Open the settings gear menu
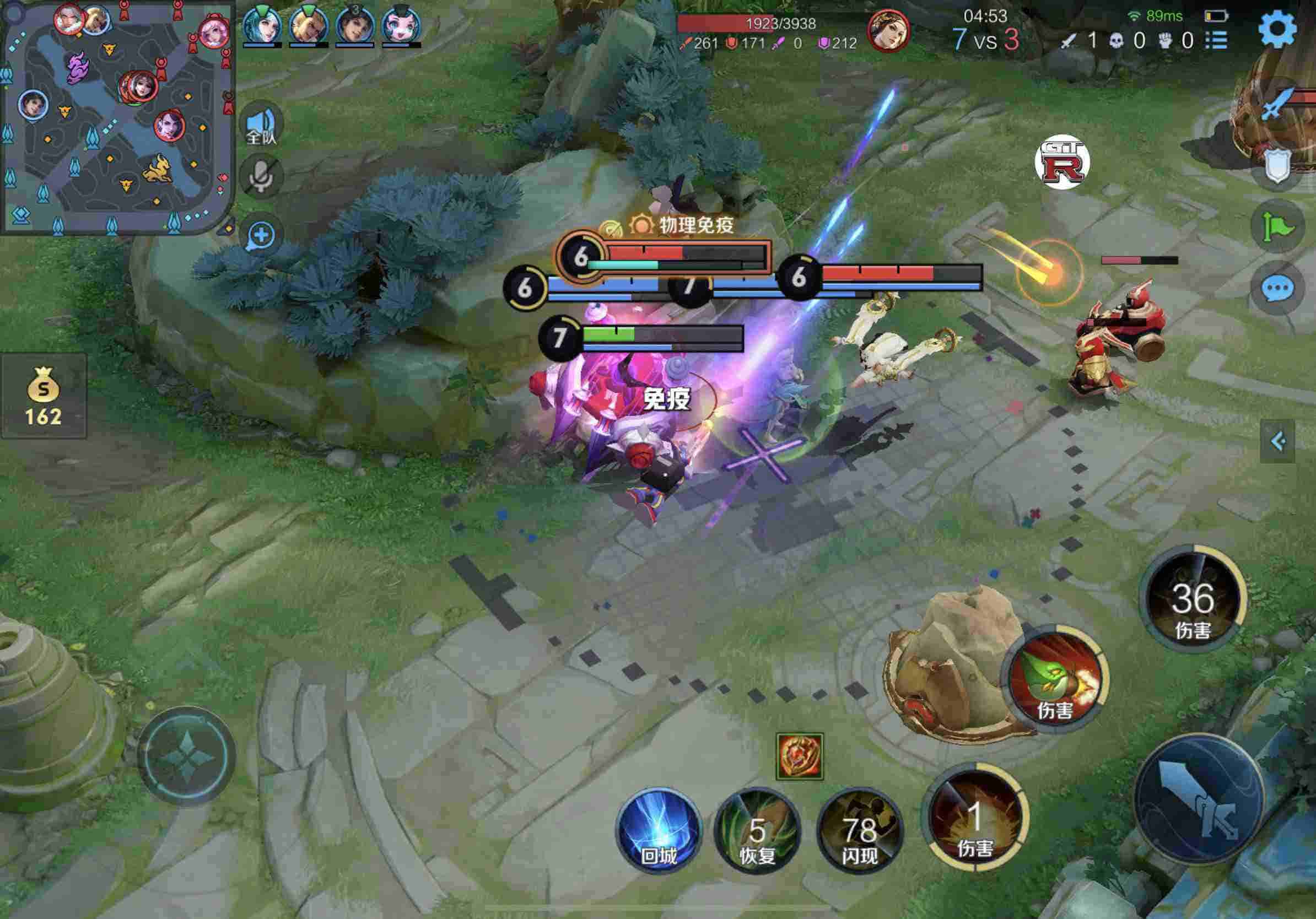 pyautogui.click(x=1277, y=29)
